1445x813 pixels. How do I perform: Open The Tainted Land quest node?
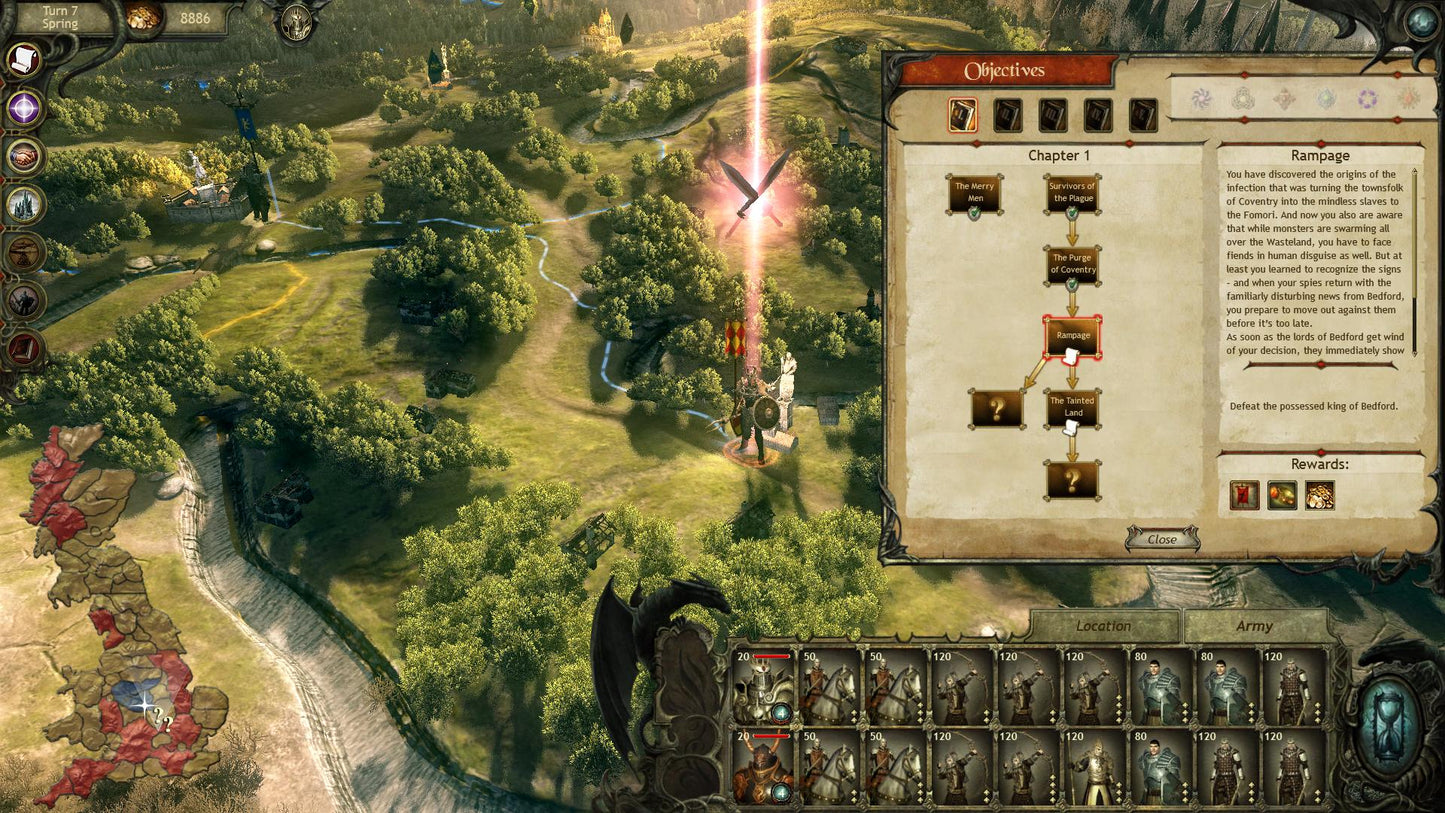click(x=1073, y=408)
